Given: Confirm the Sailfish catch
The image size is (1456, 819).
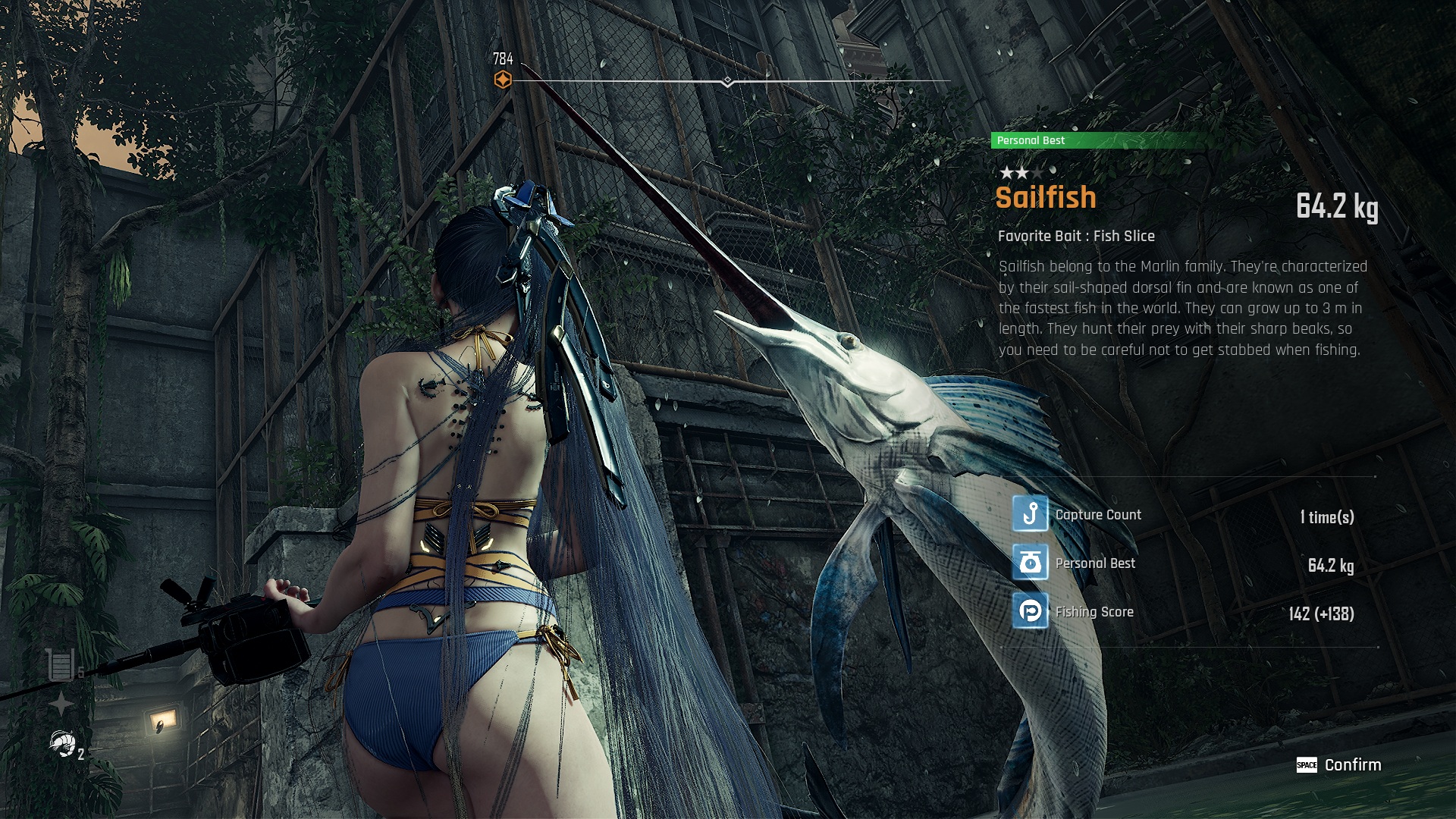Looking at the screenshot, I should [1339, 765].
